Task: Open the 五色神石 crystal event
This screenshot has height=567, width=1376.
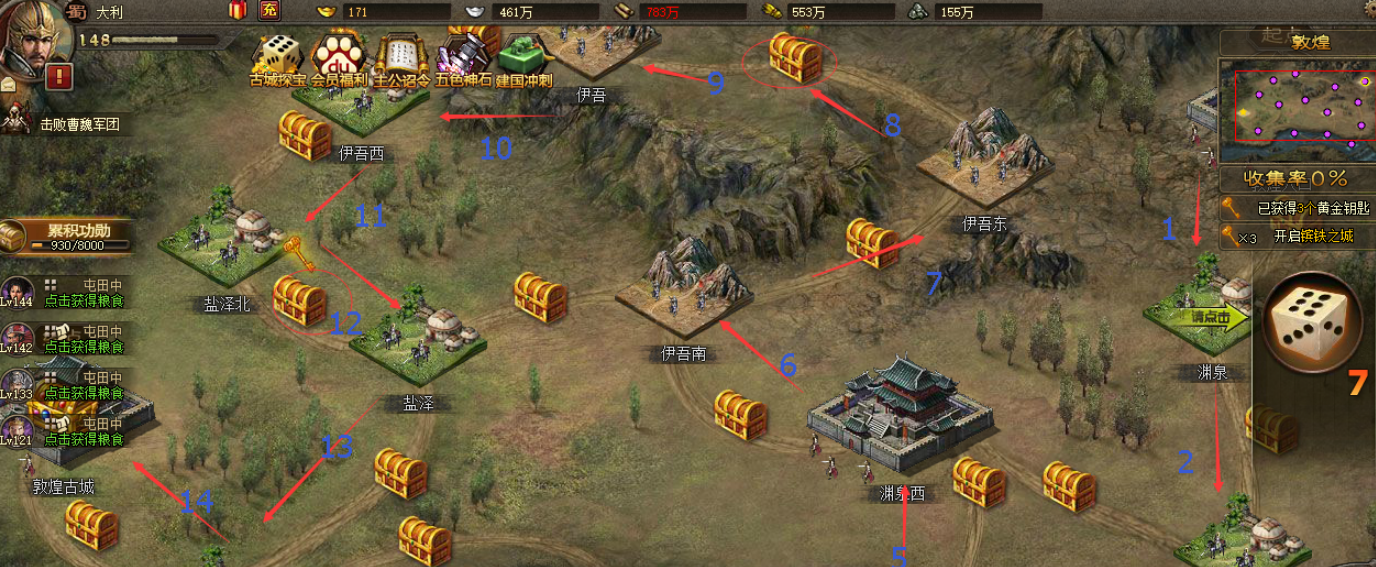Action: coord(462,60)
